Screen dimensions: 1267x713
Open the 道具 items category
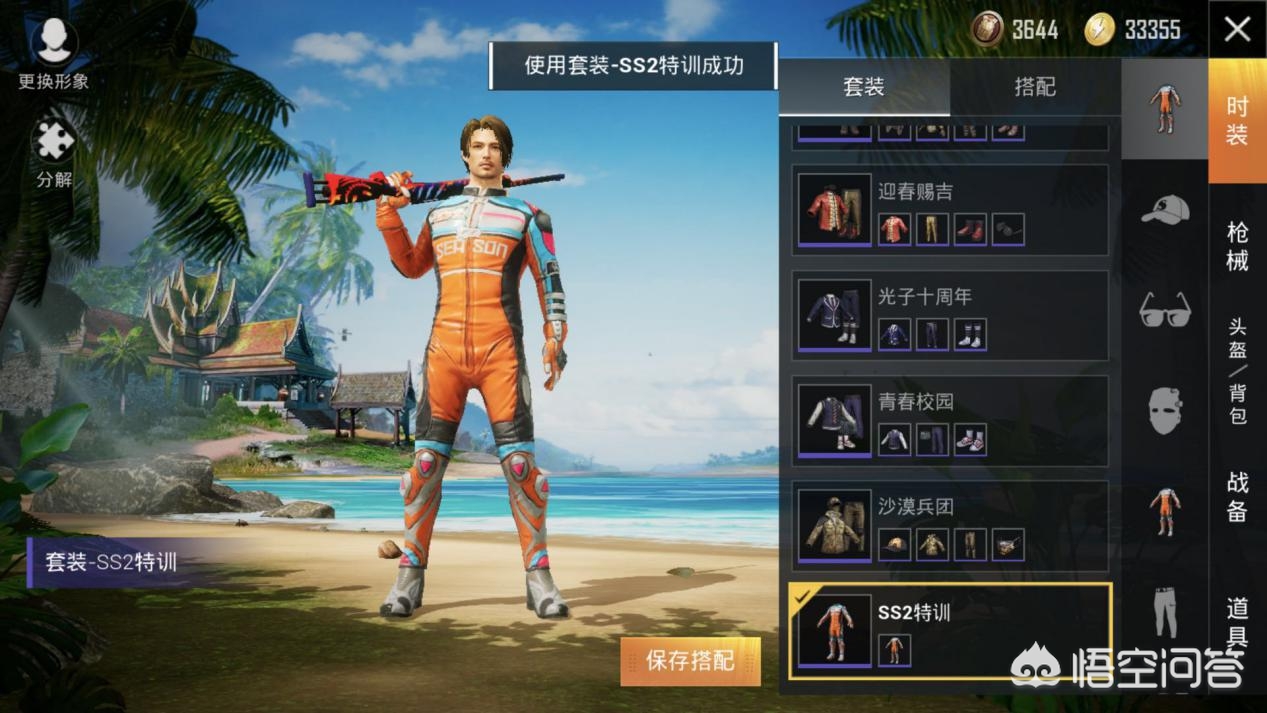click(x=1237, y=620)
